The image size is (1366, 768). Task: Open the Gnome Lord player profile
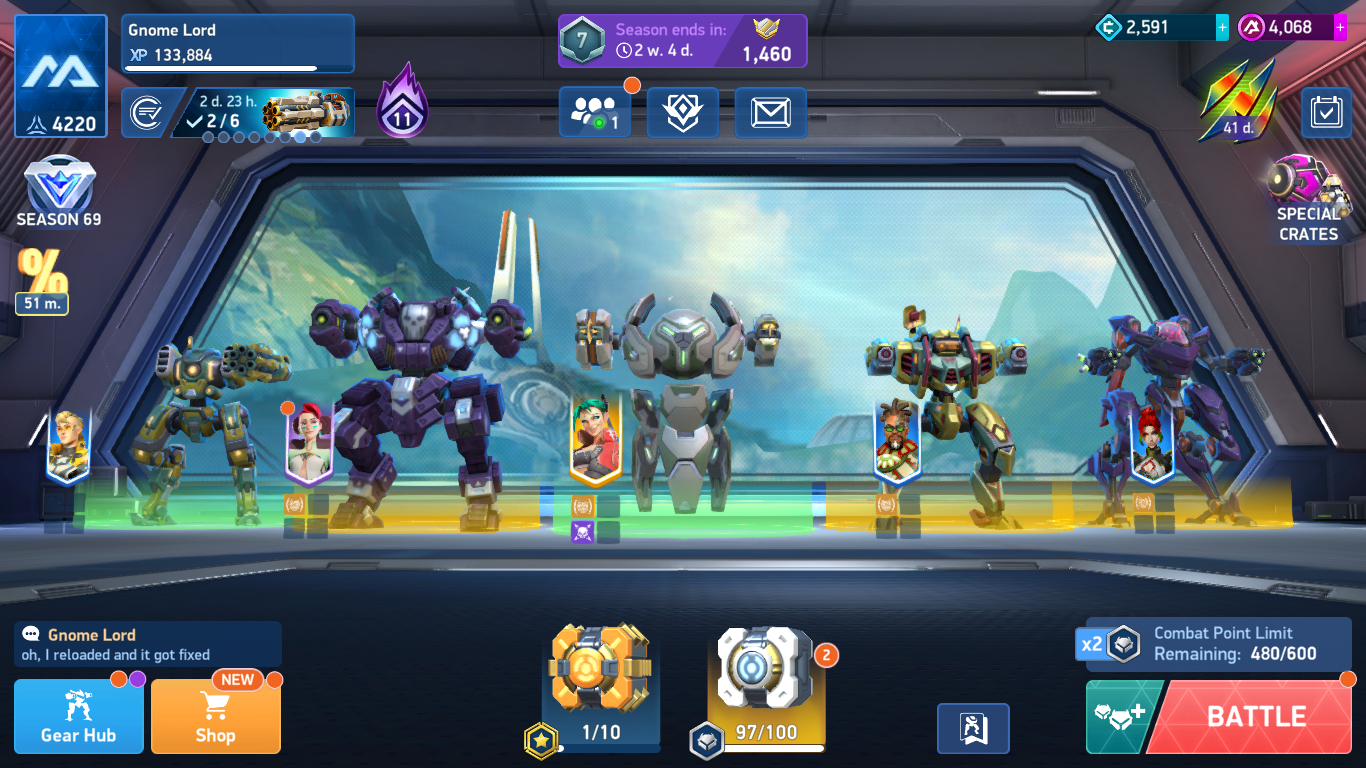pos(238,43)
